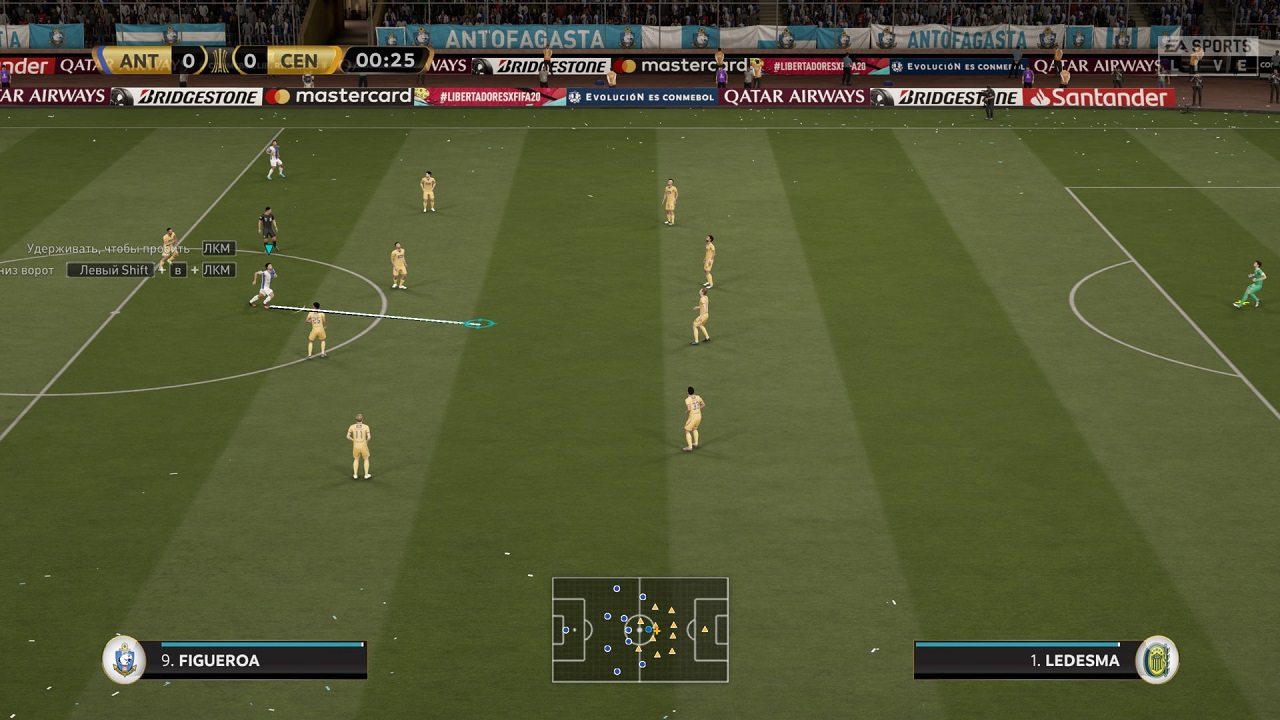Select the Figueroa player name panel
Viewport: 1280px width, 720px height.
point(252,660)
